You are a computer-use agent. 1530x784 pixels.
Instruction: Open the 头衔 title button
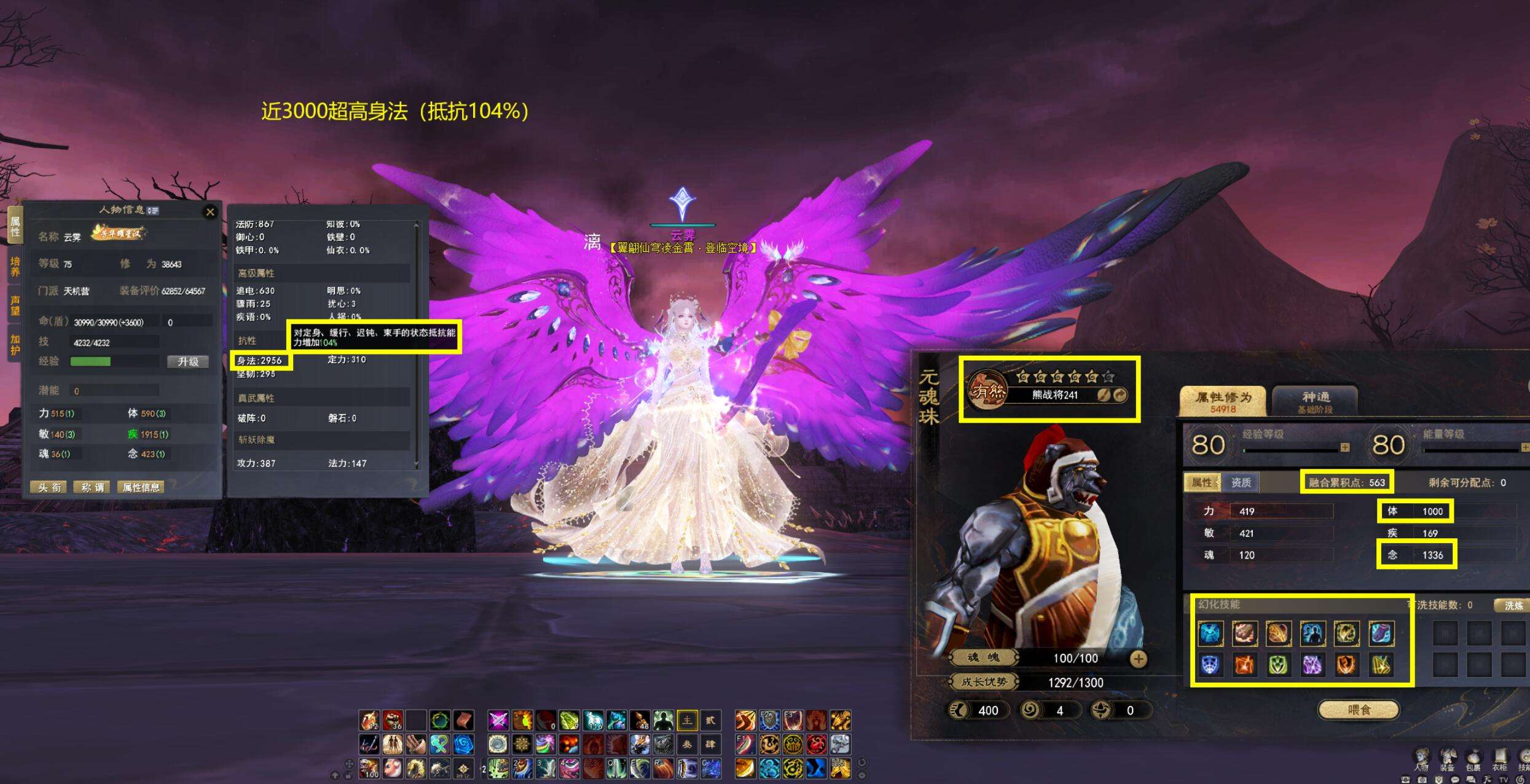coord(49,487)
